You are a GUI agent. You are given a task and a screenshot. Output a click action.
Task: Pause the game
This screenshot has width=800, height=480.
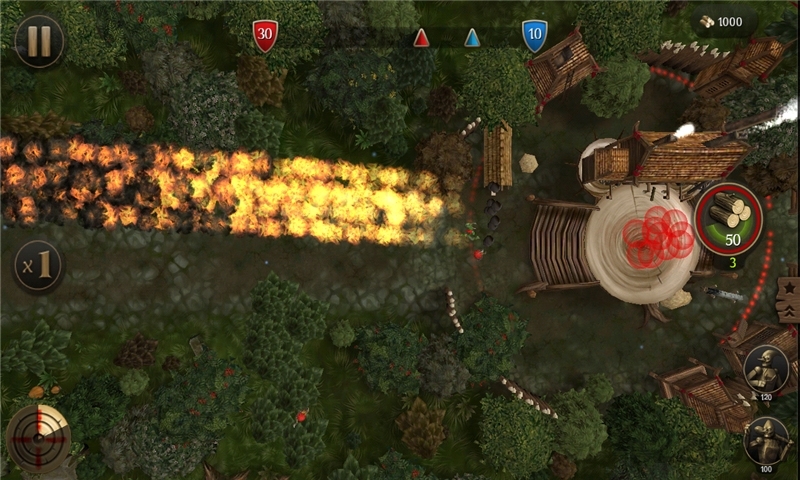[39, 41]
